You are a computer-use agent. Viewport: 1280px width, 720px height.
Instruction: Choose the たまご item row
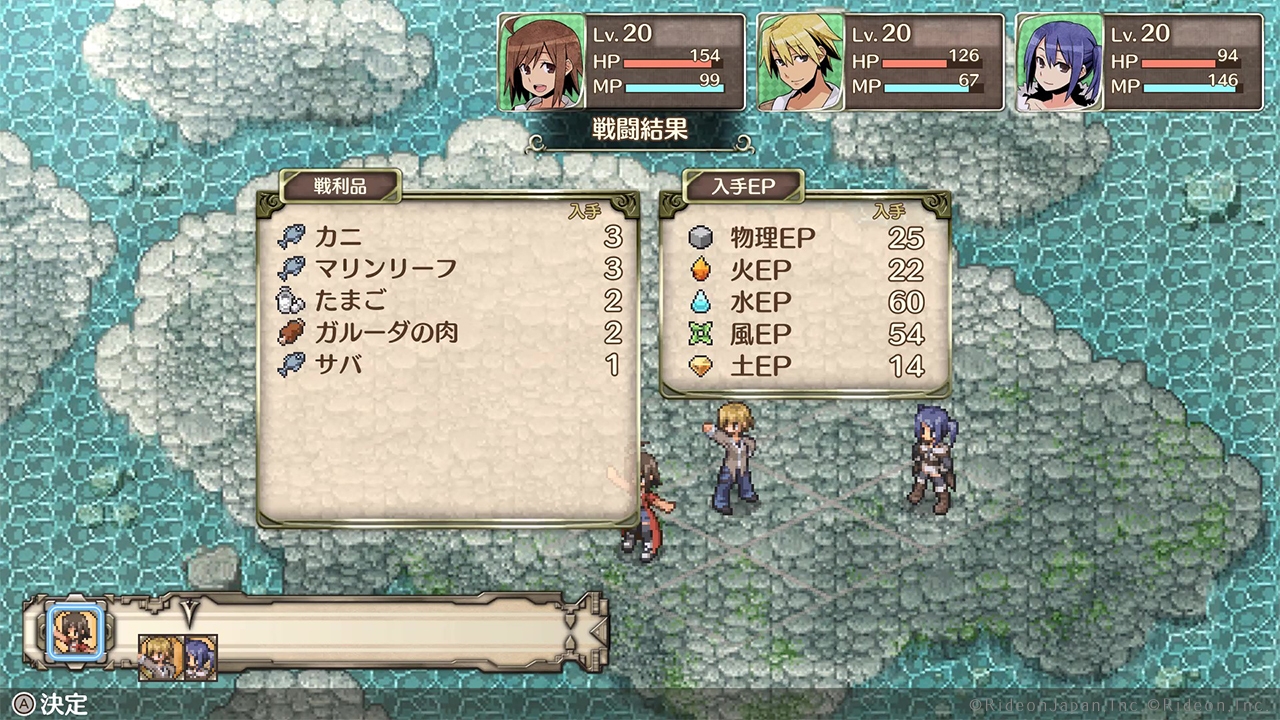coord(450,301)
